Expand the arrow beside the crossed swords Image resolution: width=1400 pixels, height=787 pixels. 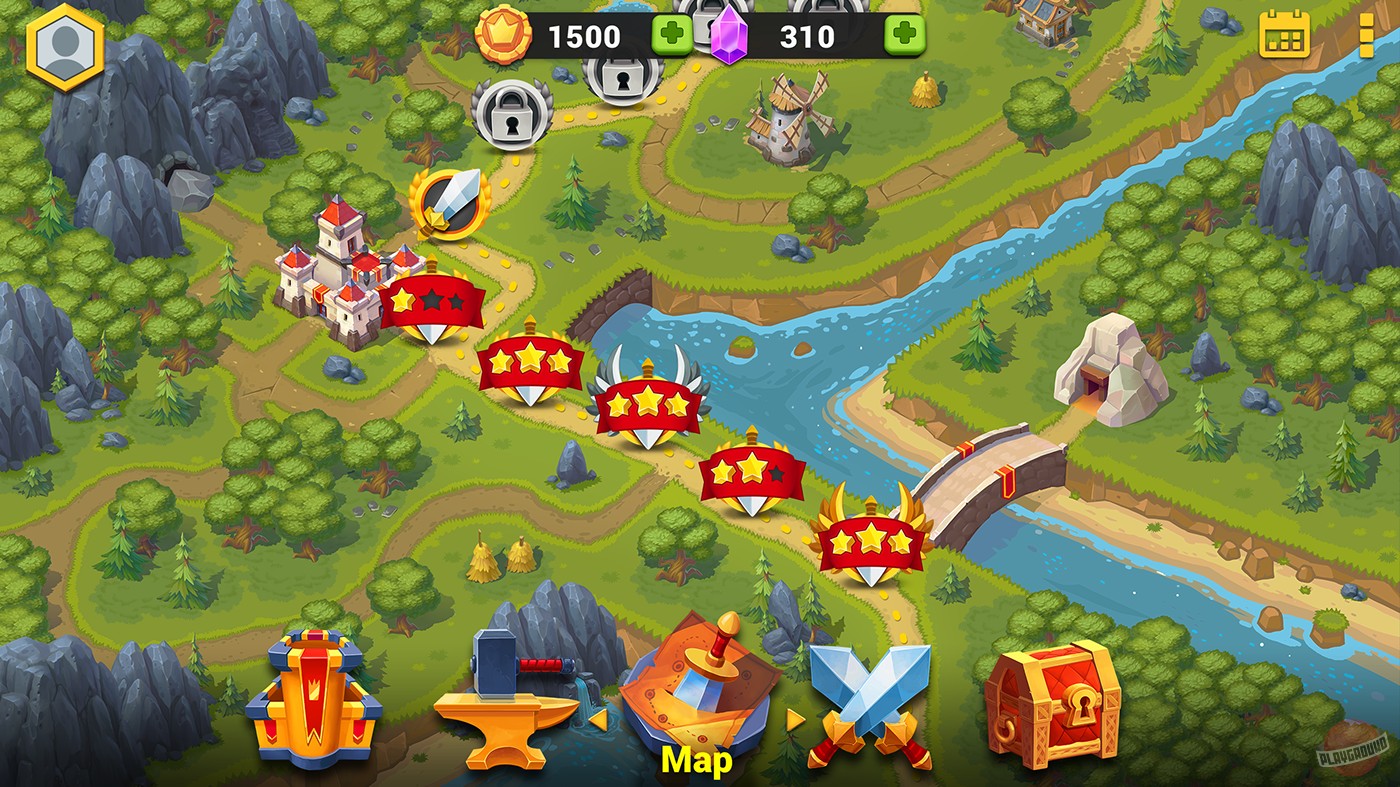tap(793, 721)
